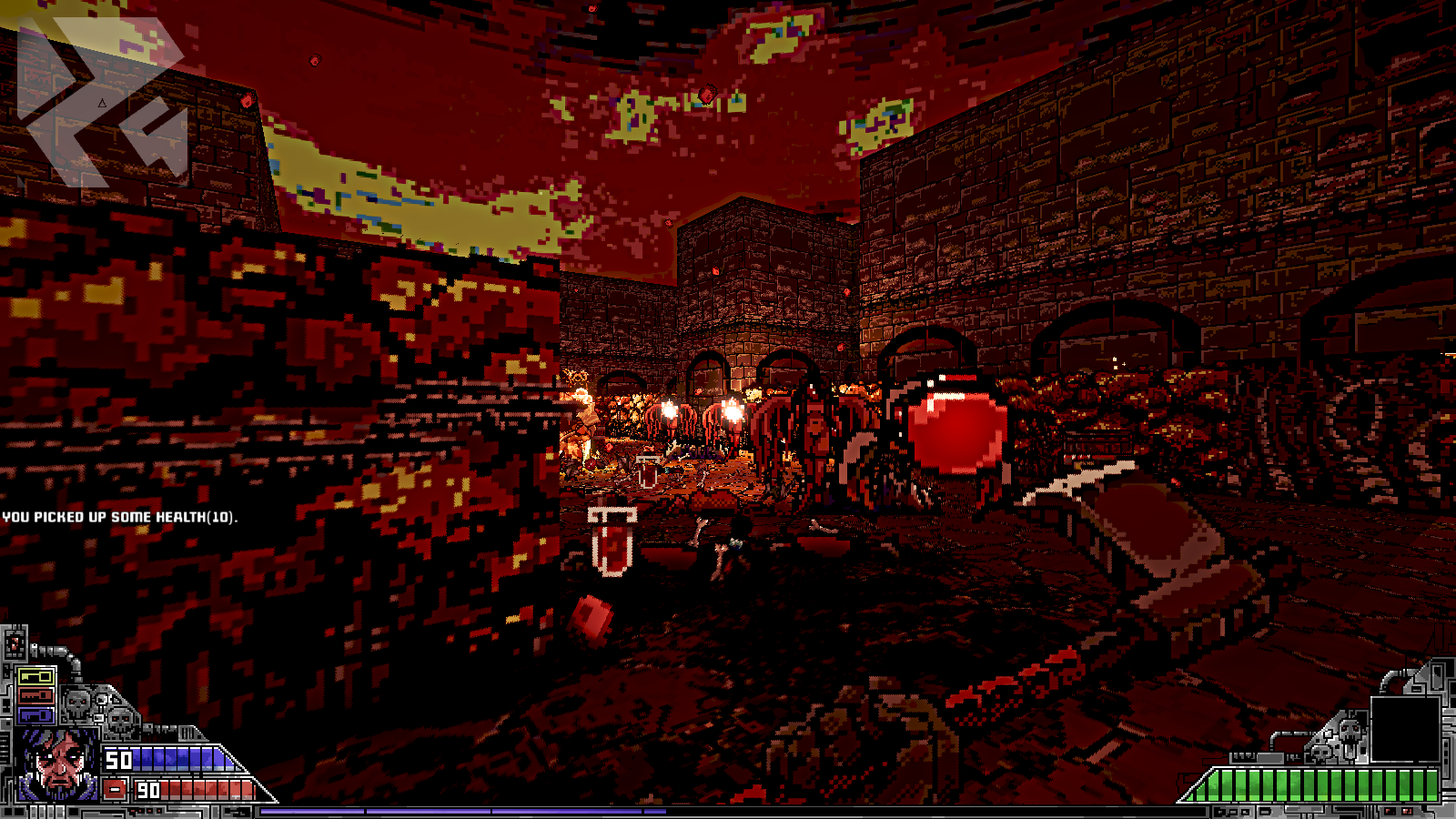Click the red cross armor icon beside the 90

(115, 788)
